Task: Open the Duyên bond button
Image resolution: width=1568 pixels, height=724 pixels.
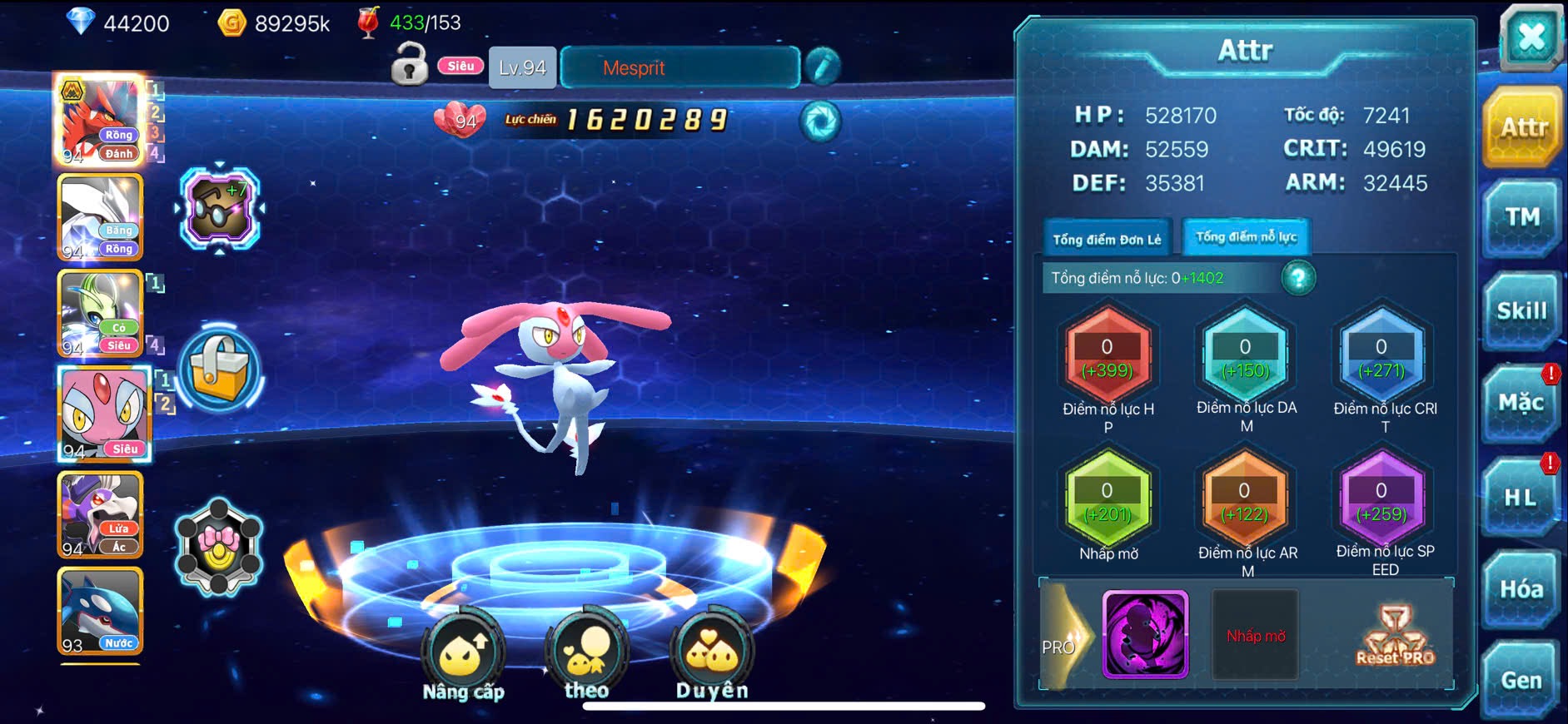Action: [x=712, y=657]
